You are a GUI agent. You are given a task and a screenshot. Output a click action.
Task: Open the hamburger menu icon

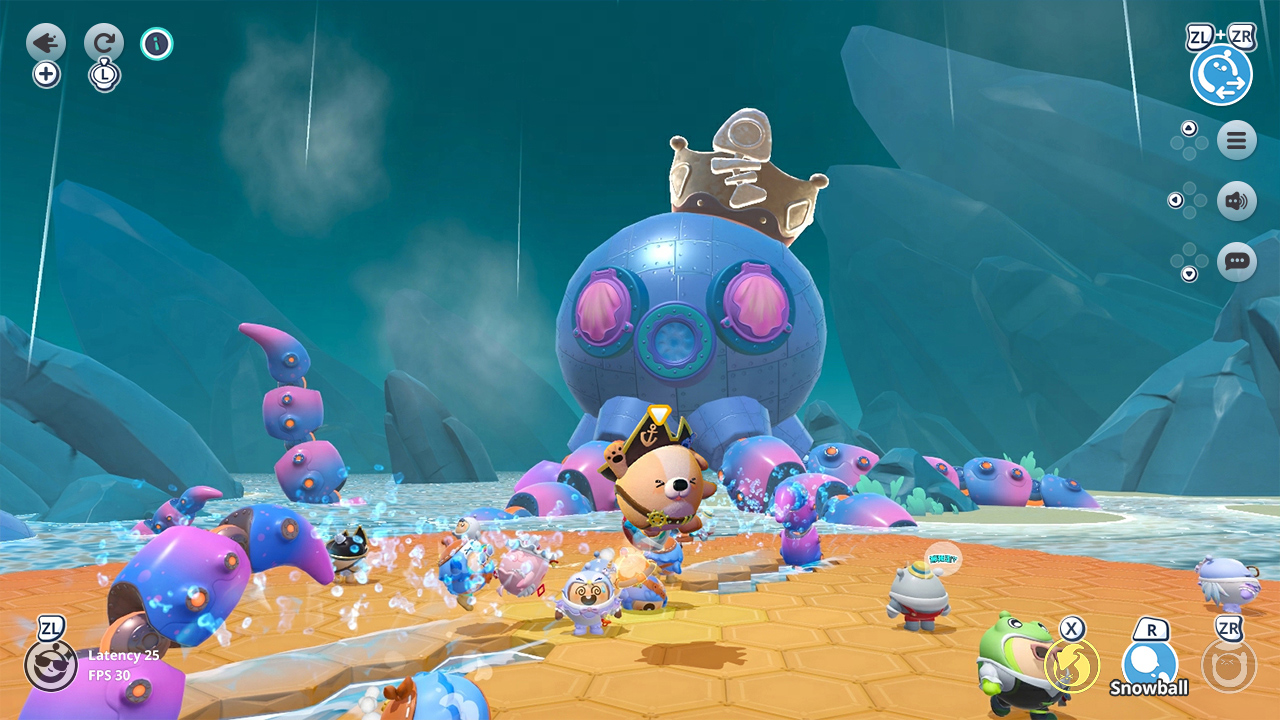click(x=1236, y=140)
